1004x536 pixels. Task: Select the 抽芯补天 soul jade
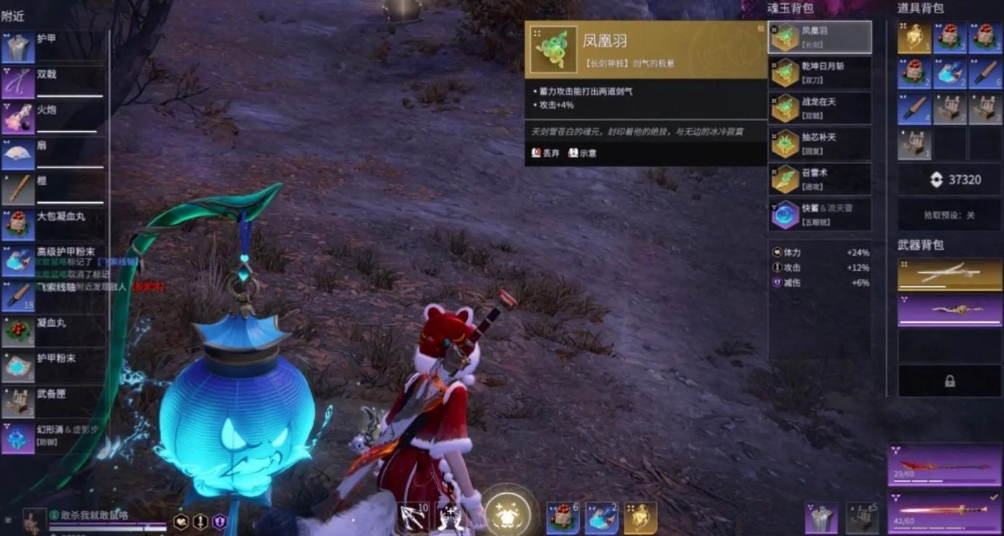pos(819,143)
